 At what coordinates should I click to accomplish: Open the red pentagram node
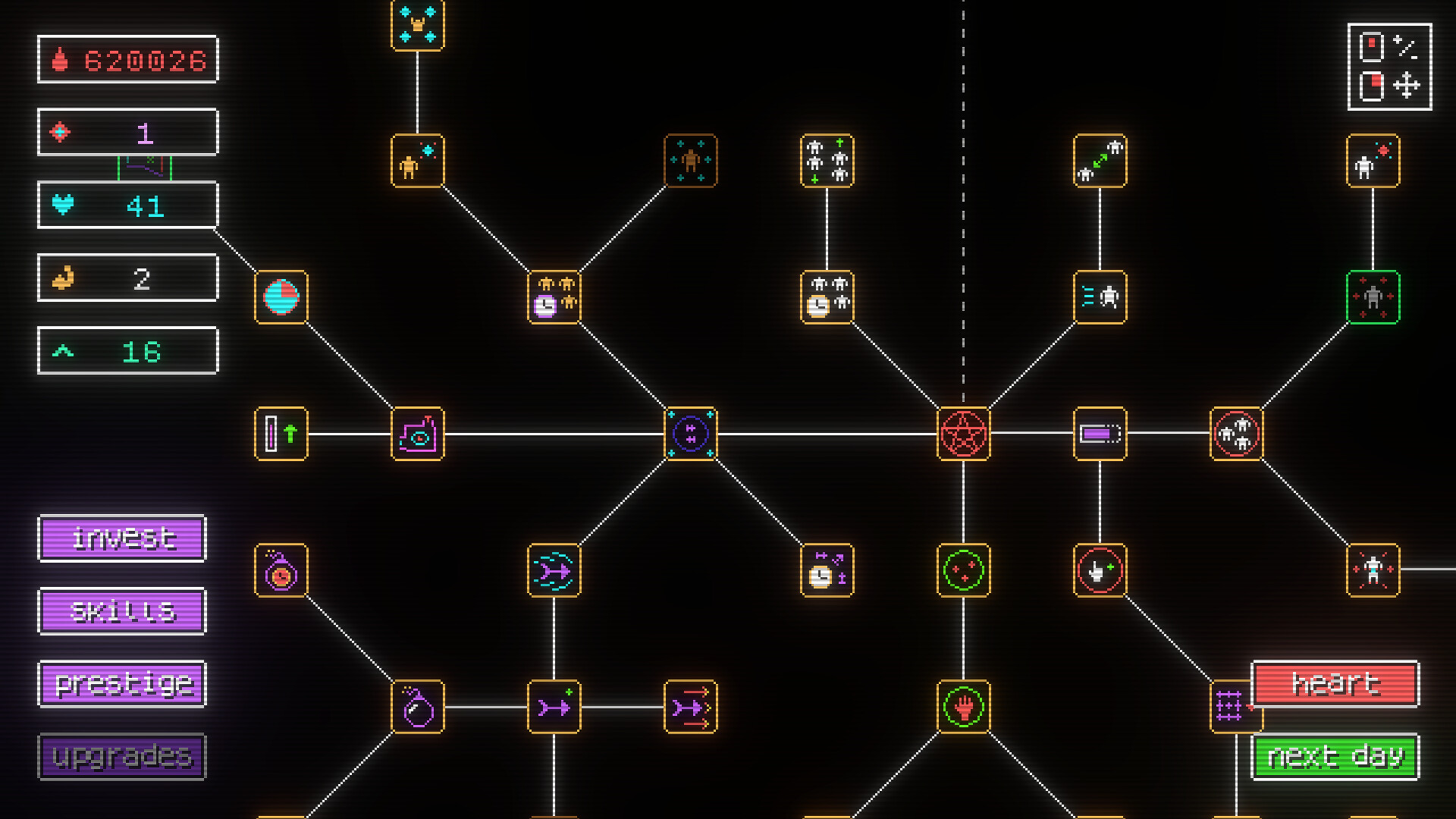(x=964, y=434)
